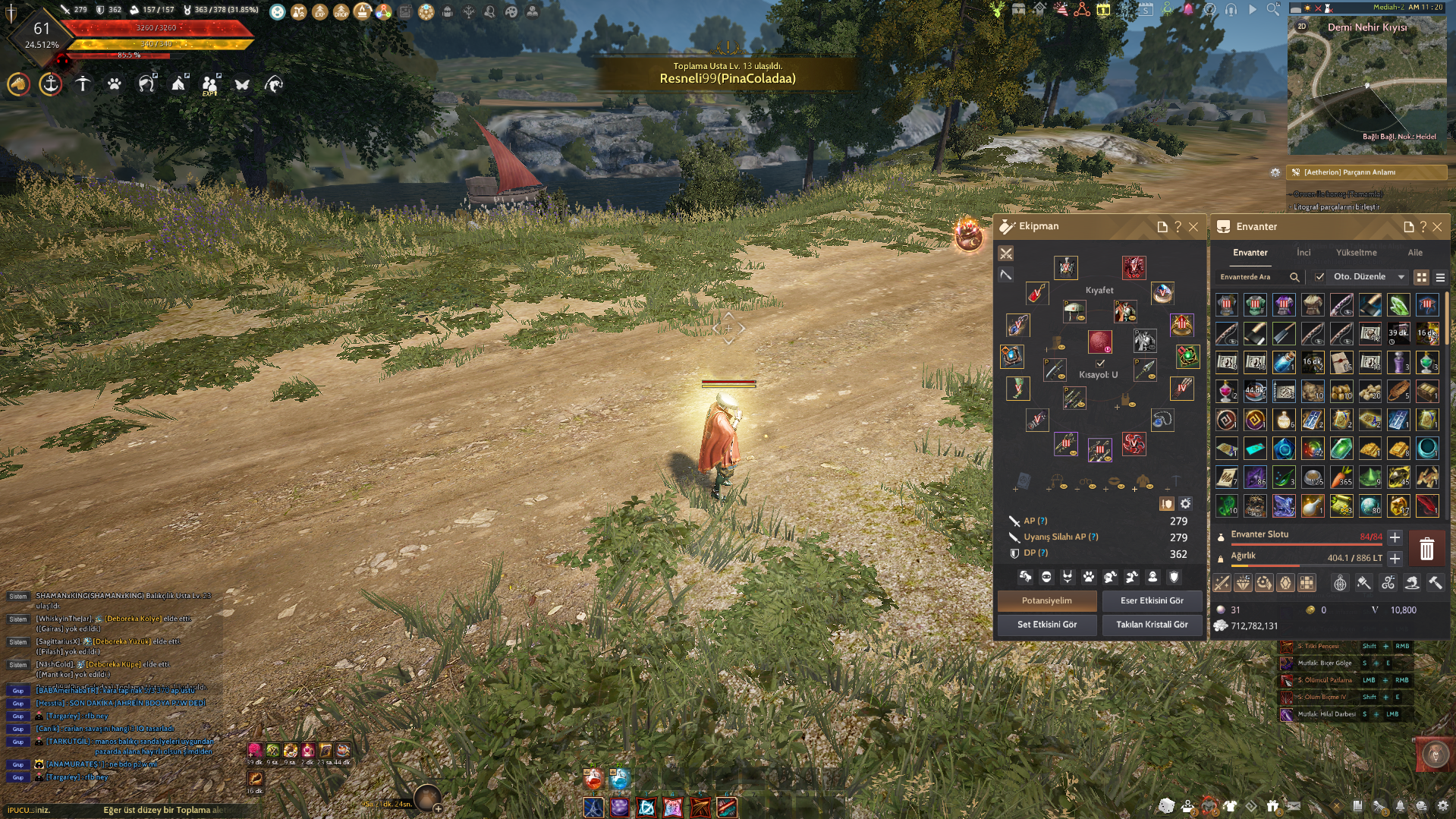Viewport: 1456px width, 819px height.
Task: Select the Aetherion Parçanın Anlamı quest tracker
Action: click(1366, 172)
